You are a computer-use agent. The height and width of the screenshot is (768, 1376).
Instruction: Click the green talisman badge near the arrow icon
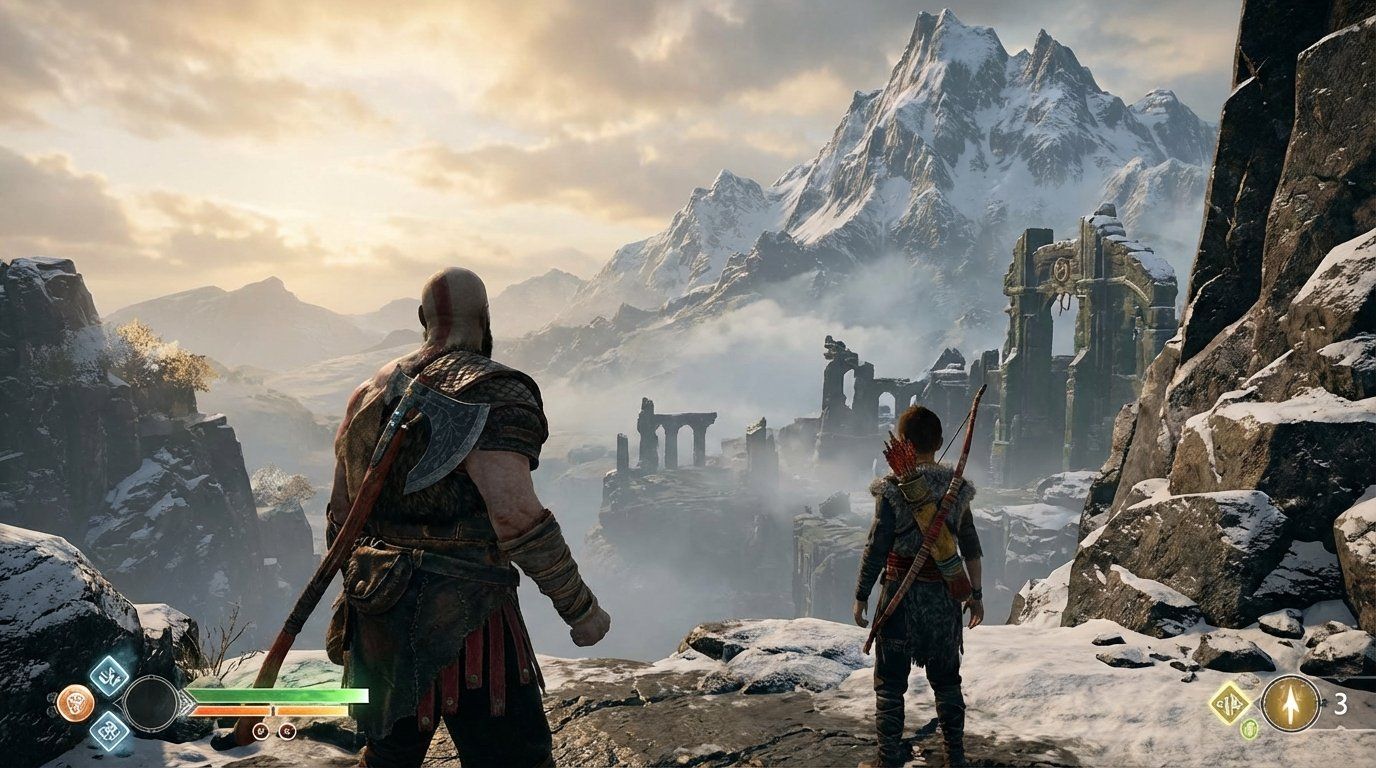1250,728
